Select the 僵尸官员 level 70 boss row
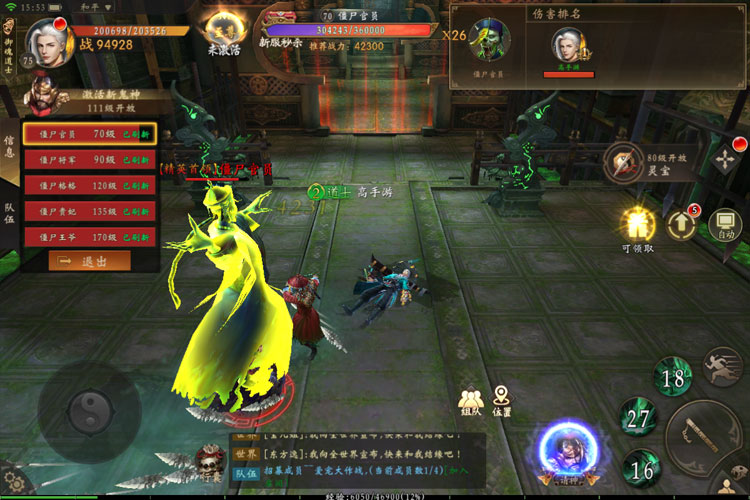750x500 pixels. (x=89, y=134)
